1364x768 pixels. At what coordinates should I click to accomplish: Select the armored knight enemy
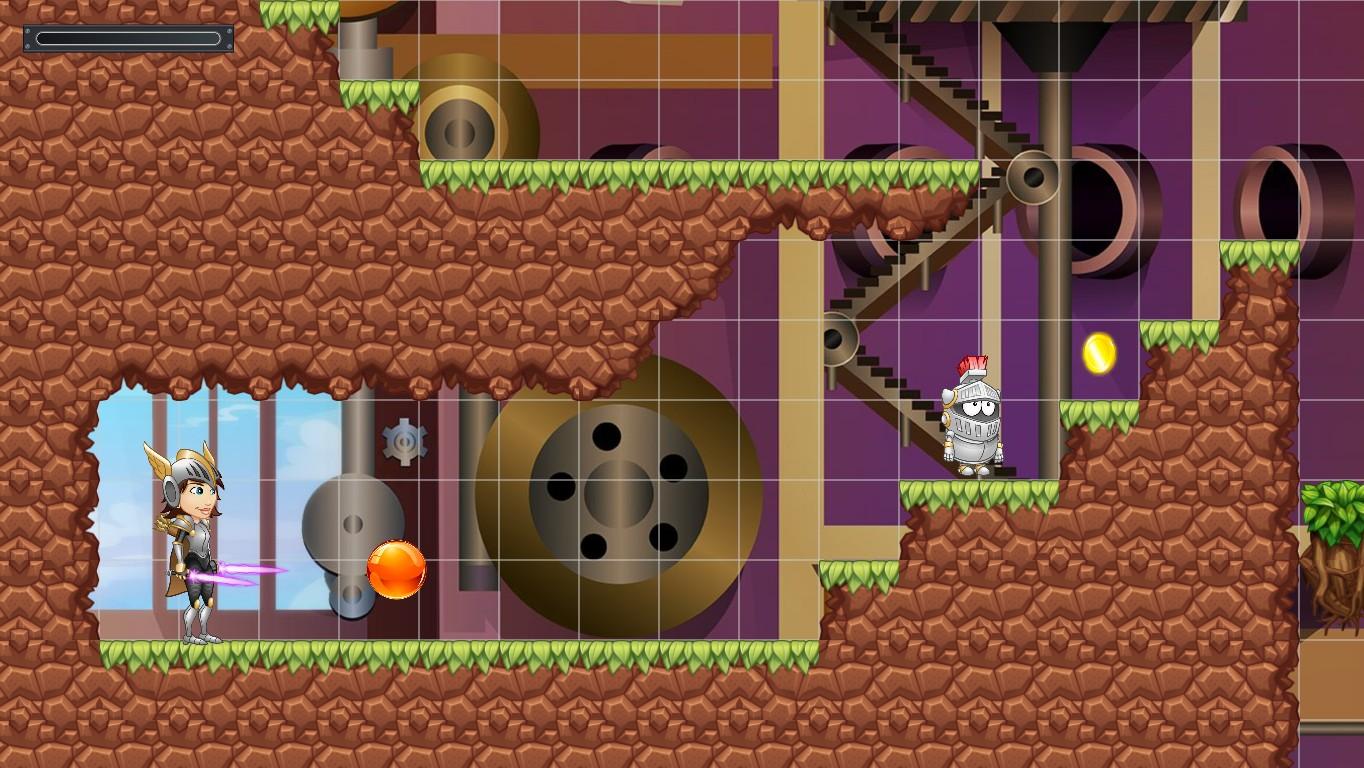click(x=970, y=420)
